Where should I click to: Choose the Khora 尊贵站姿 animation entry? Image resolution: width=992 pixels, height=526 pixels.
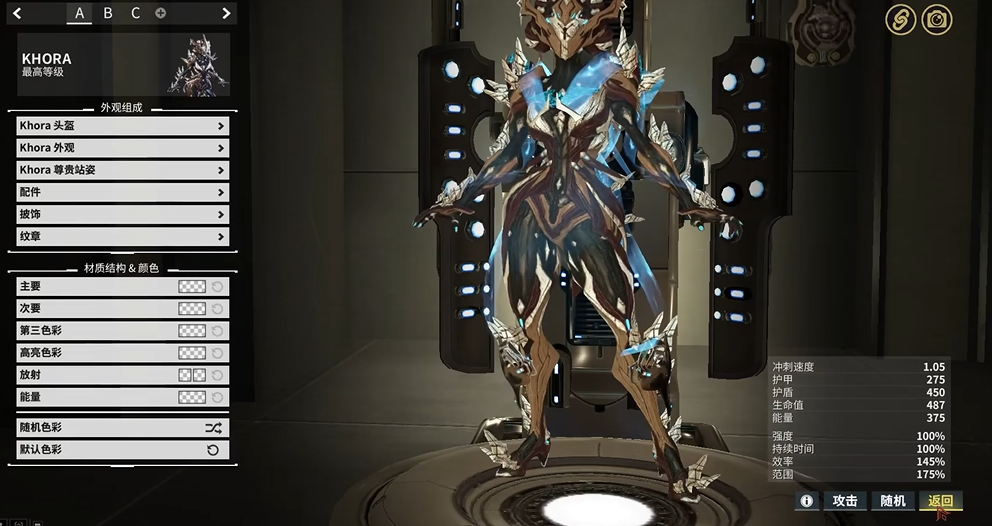point(123,170)
